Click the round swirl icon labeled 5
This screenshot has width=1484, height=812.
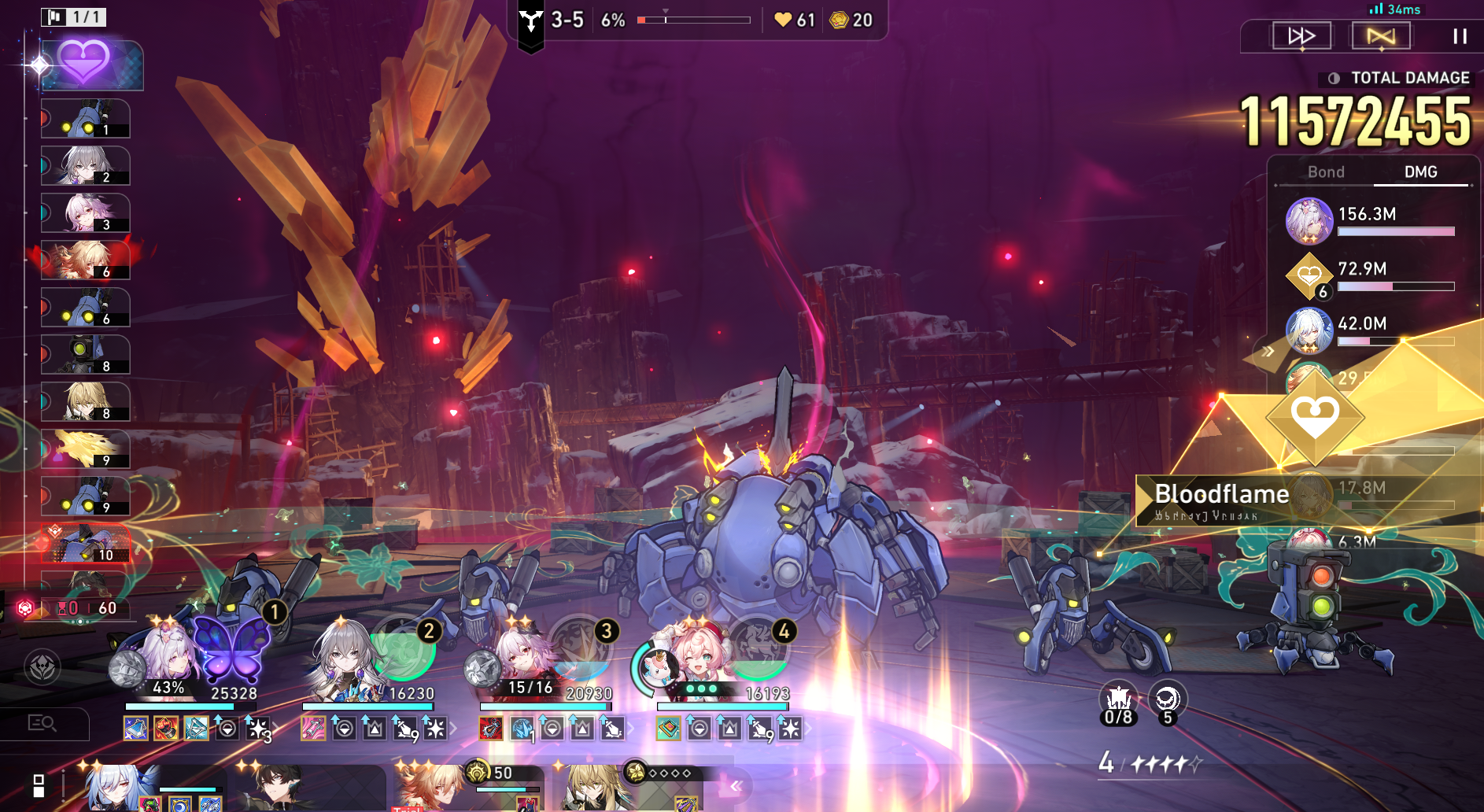pyautogui.click(x=1168, y=701)
